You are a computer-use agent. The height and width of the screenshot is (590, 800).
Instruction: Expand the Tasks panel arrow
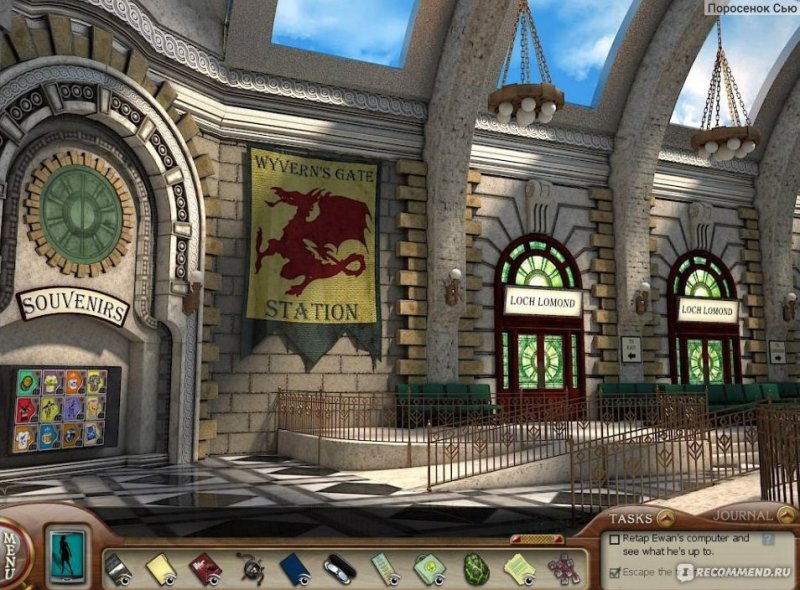pos(664,518)
